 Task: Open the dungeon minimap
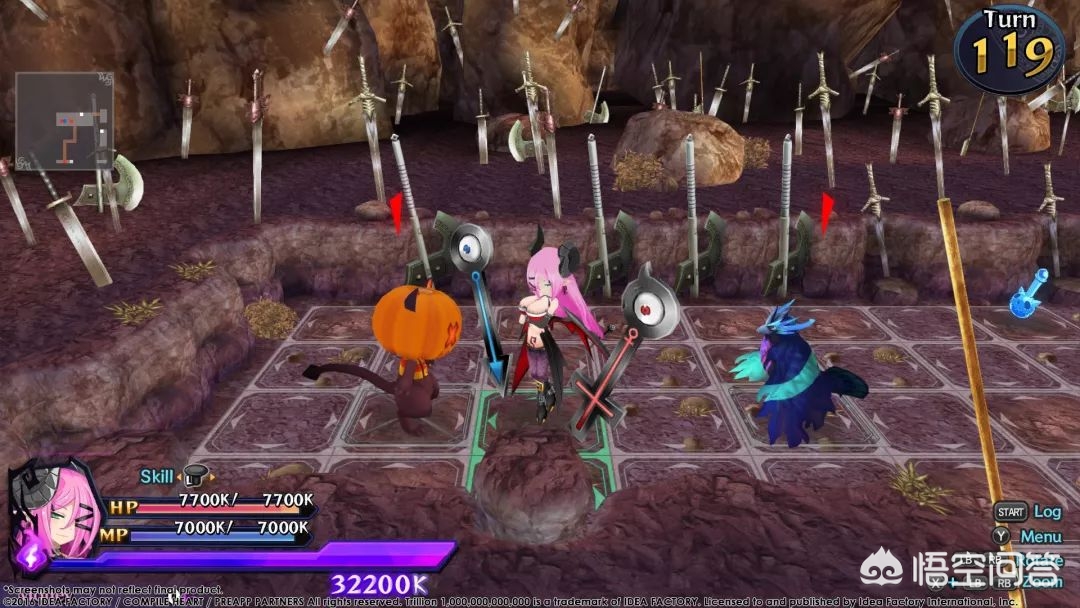(x=64, y=121)
